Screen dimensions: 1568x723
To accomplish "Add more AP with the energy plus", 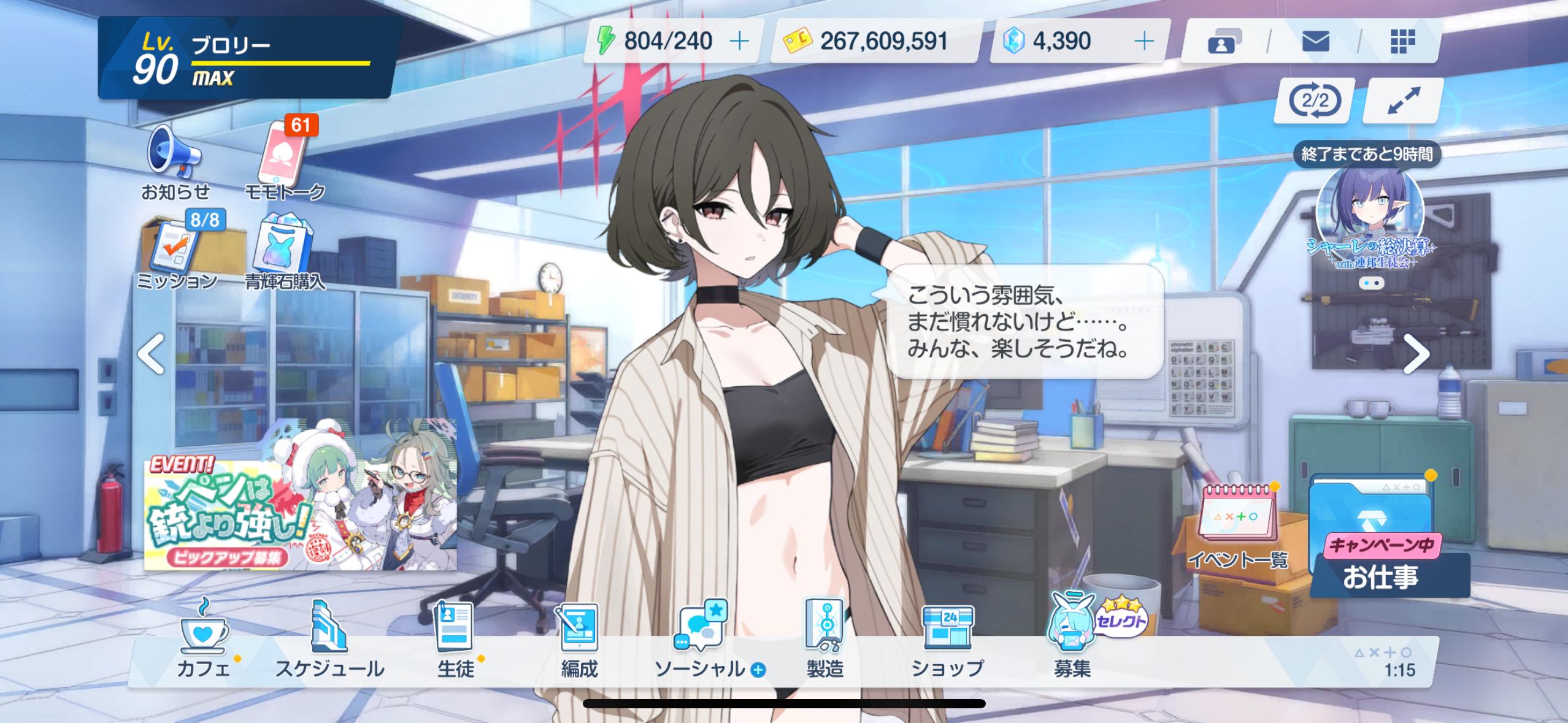I will click(740, 41).
